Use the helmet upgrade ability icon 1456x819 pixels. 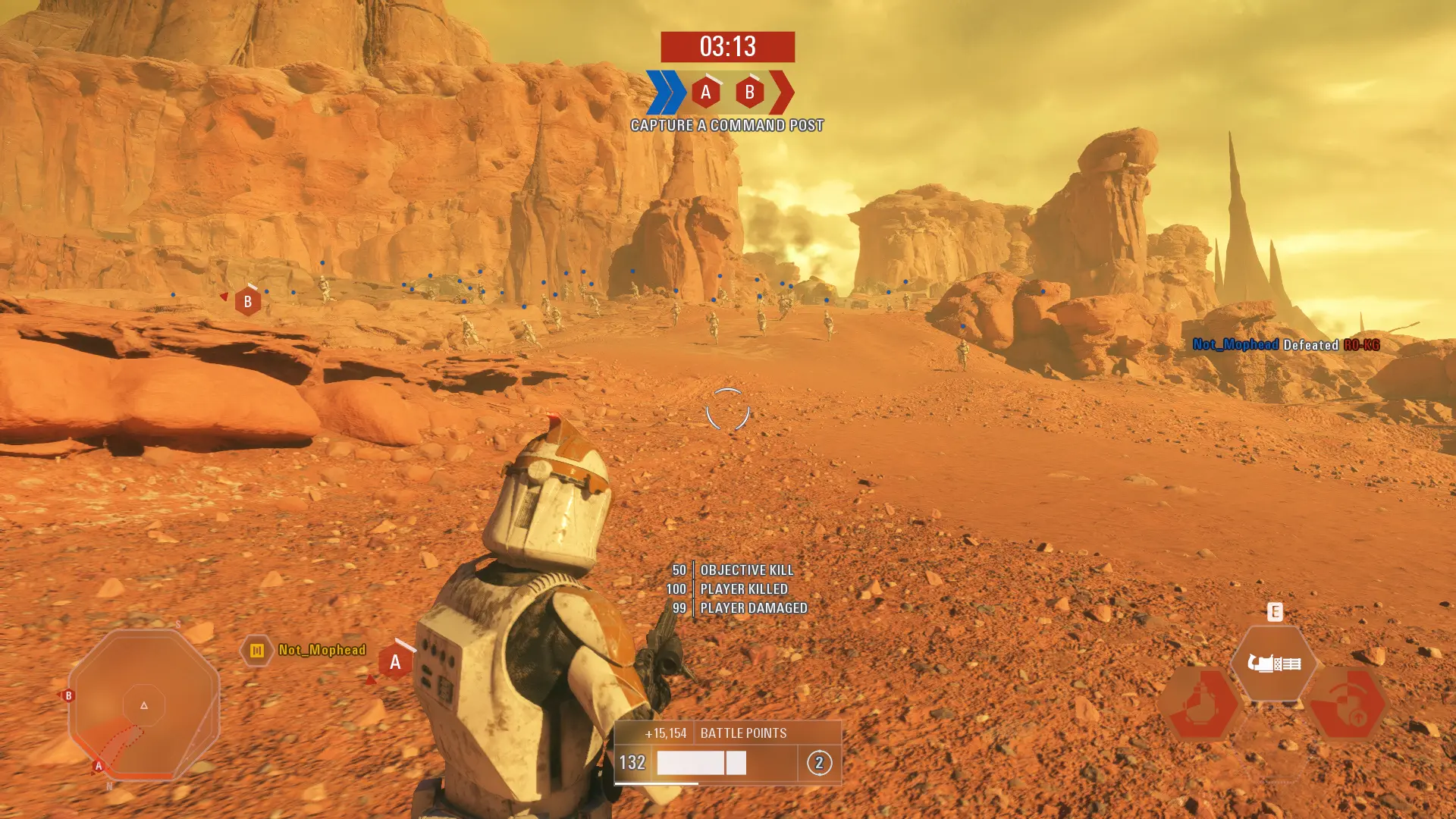click(x=1348, y=704)
